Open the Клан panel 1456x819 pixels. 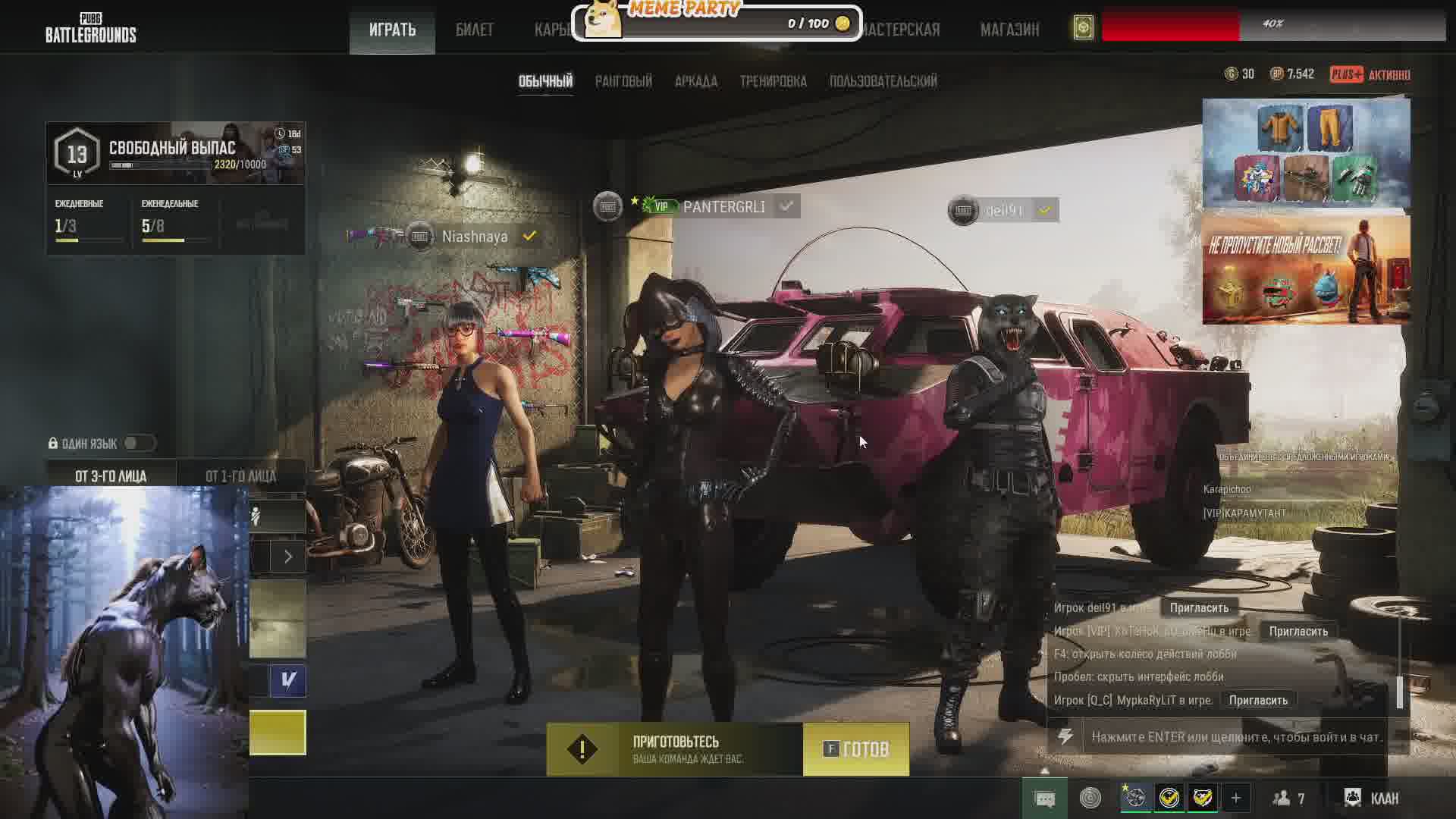click(x=1372, y=798)
